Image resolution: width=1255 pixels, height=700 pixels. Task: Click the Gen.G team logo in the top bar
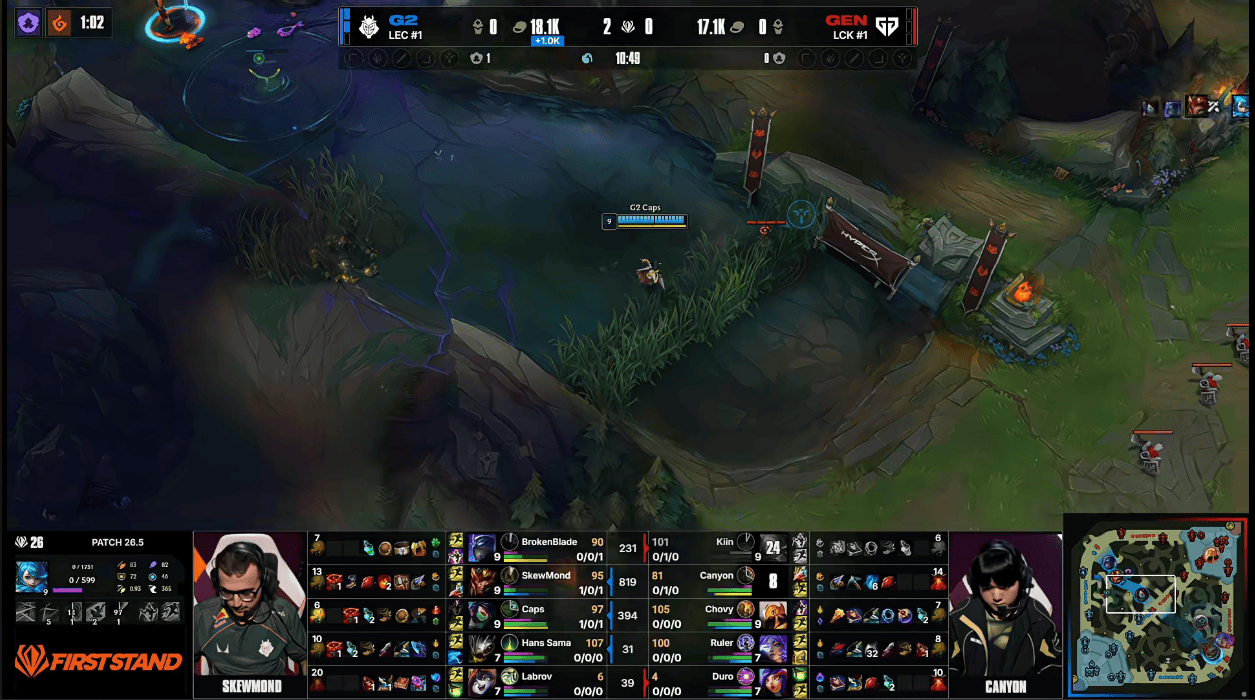887,26
